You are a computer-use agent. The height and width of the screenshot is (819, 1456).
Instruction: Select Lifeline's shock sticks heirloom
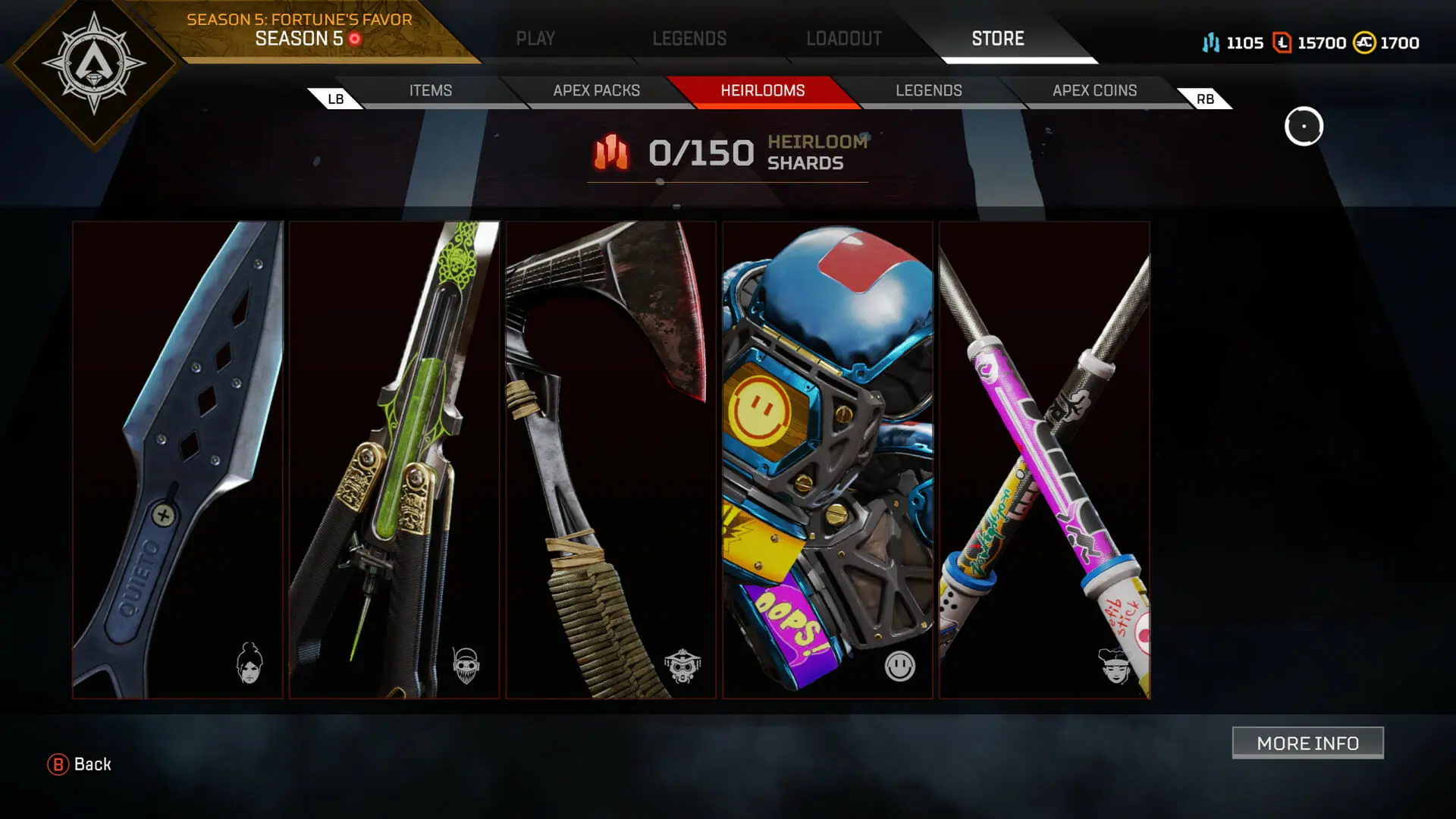pos(1044,460)
